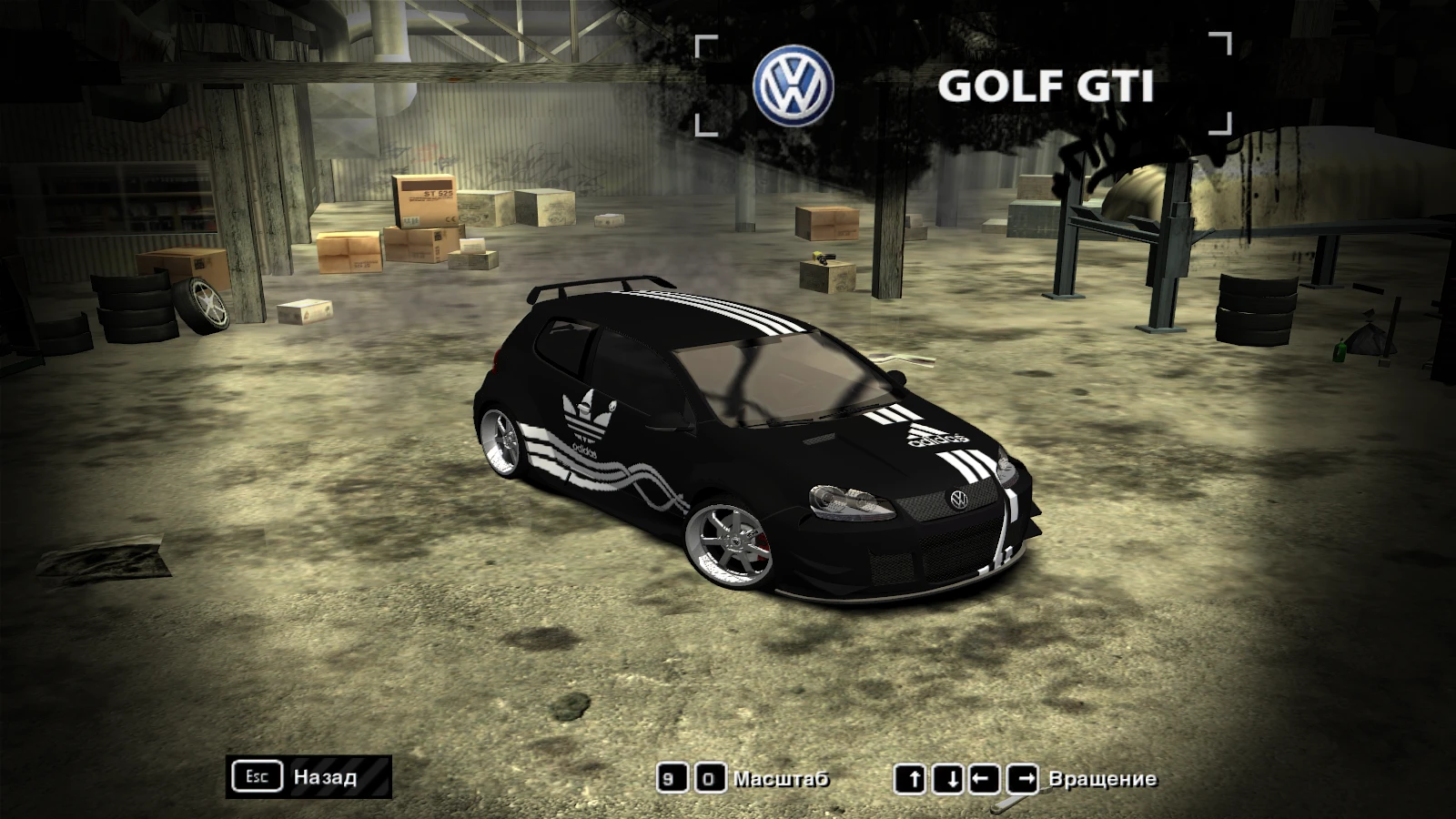This screenshot has height=819, width=1456.
Task: Click the Volkswagen manufacturer badge
Action: 794,82
